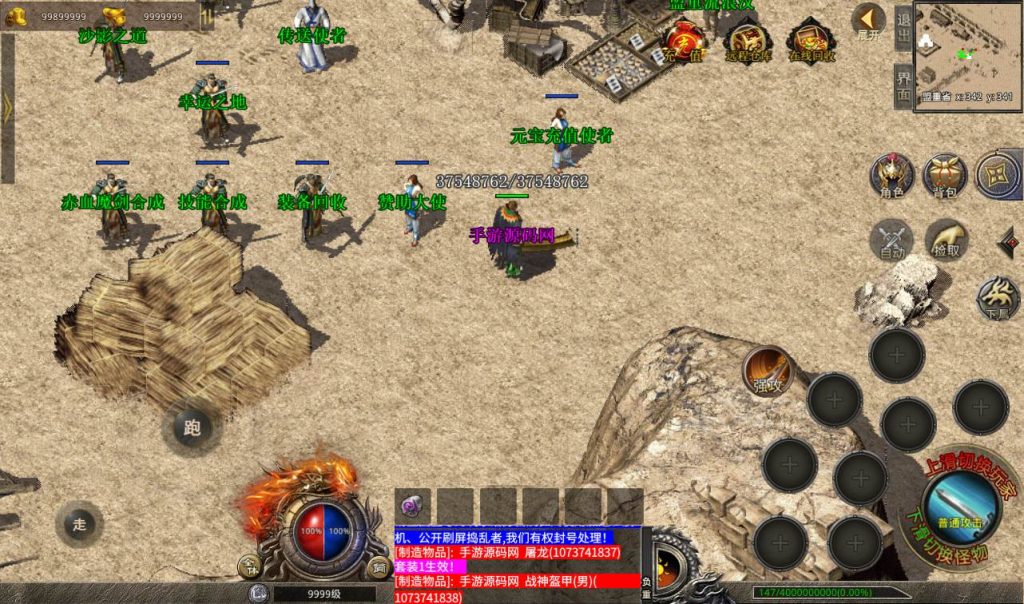This screenshot has width=1024, height=604.
Task: Select the 跑 run movement button
Action: tap(192, 428)
